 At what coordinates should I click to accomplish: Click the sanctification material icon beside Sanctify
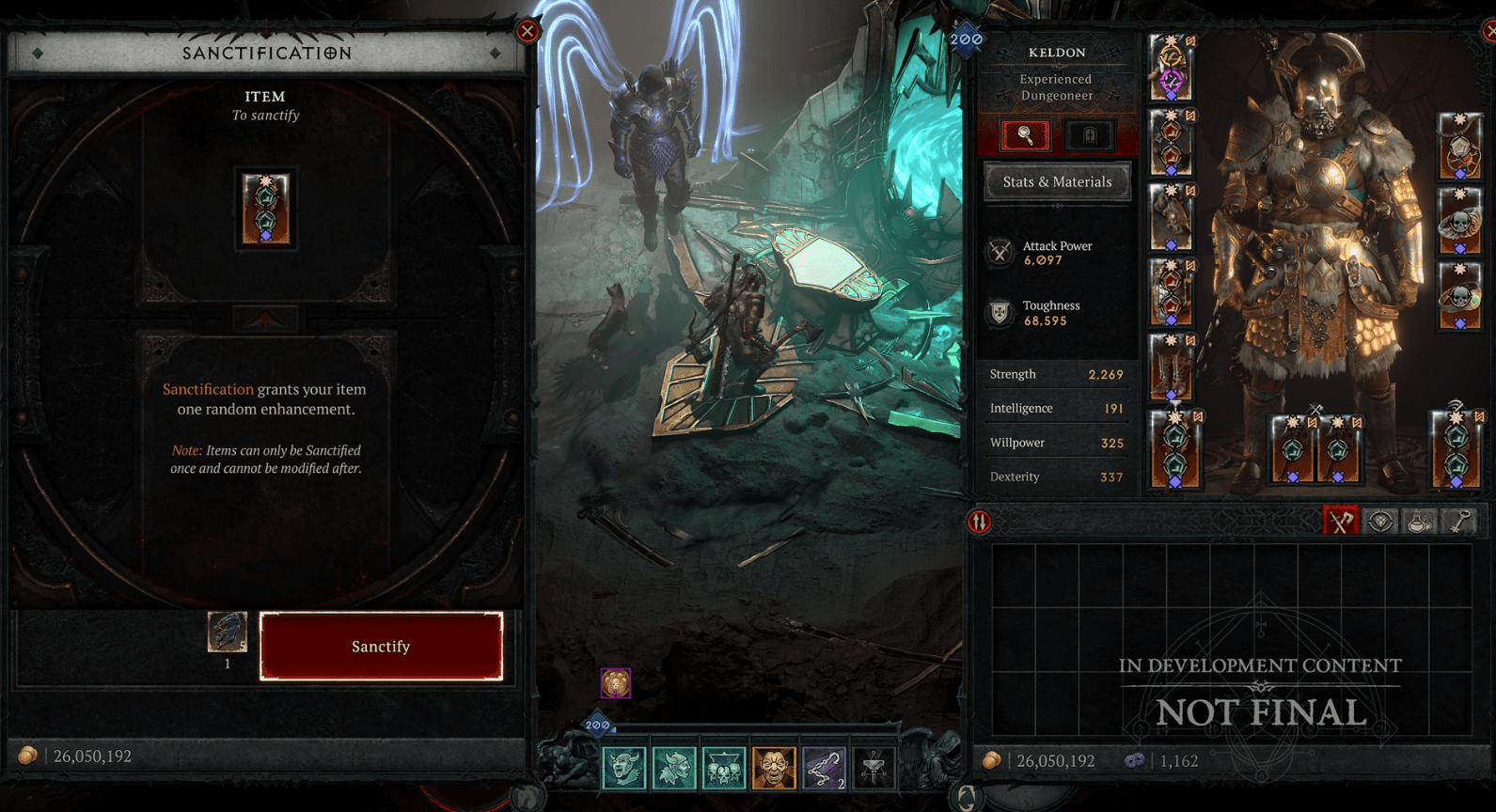[x=228, y=632]
